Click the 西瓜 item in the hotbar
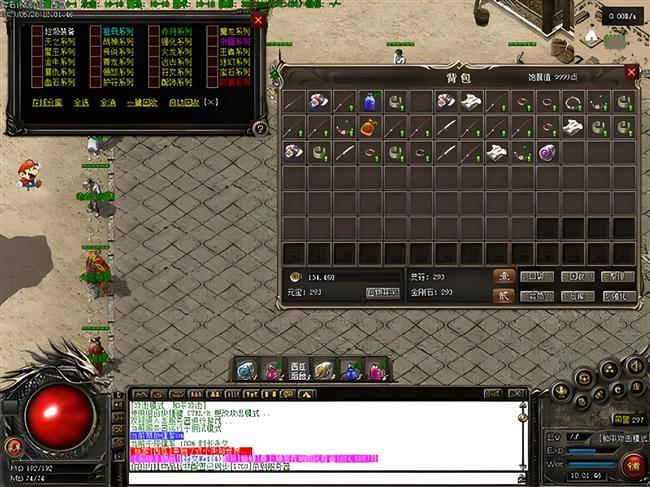 (297, 371)
